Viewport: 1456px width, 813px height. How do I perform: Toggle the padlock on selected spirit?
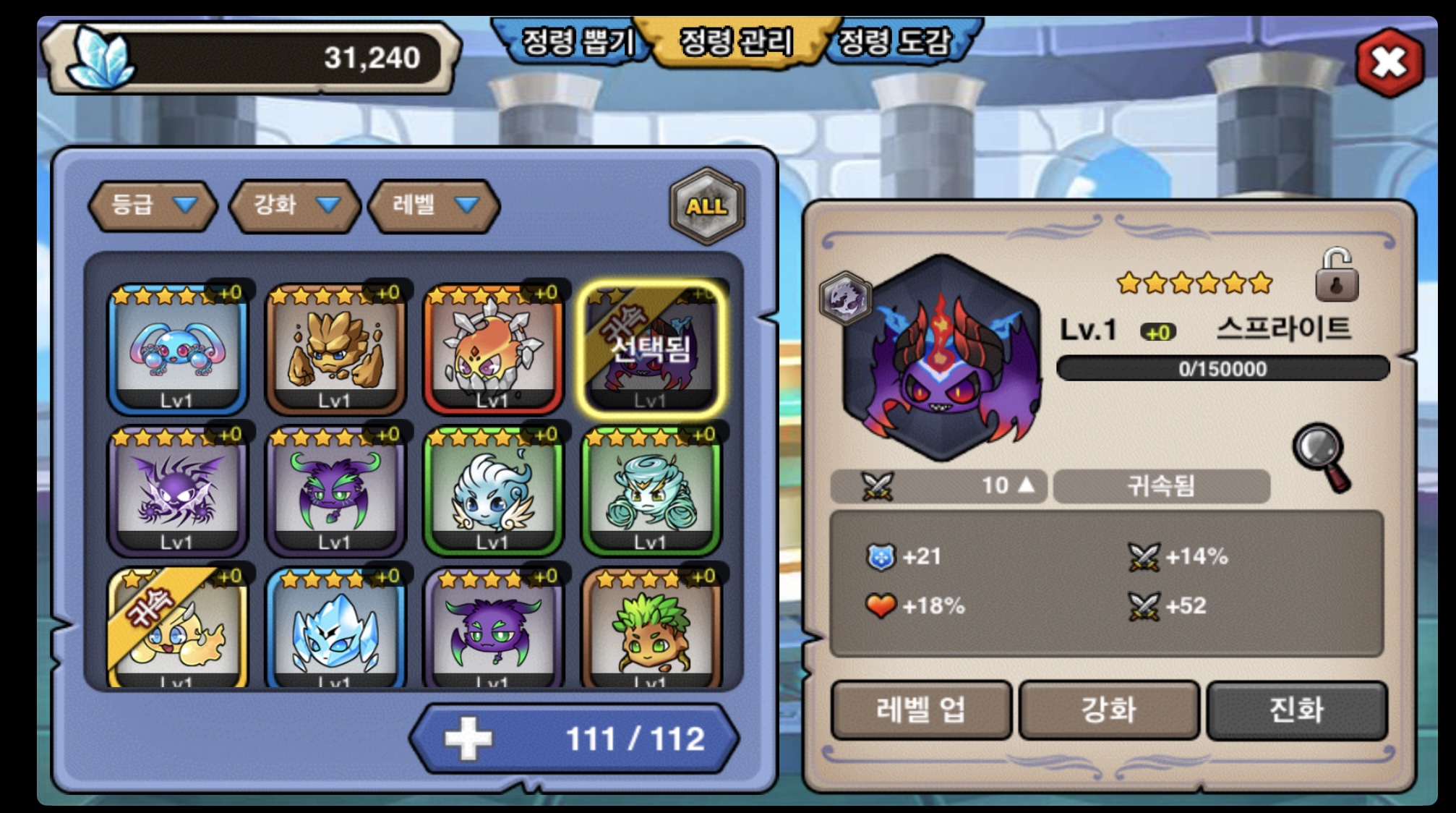tap(1336, 276)
